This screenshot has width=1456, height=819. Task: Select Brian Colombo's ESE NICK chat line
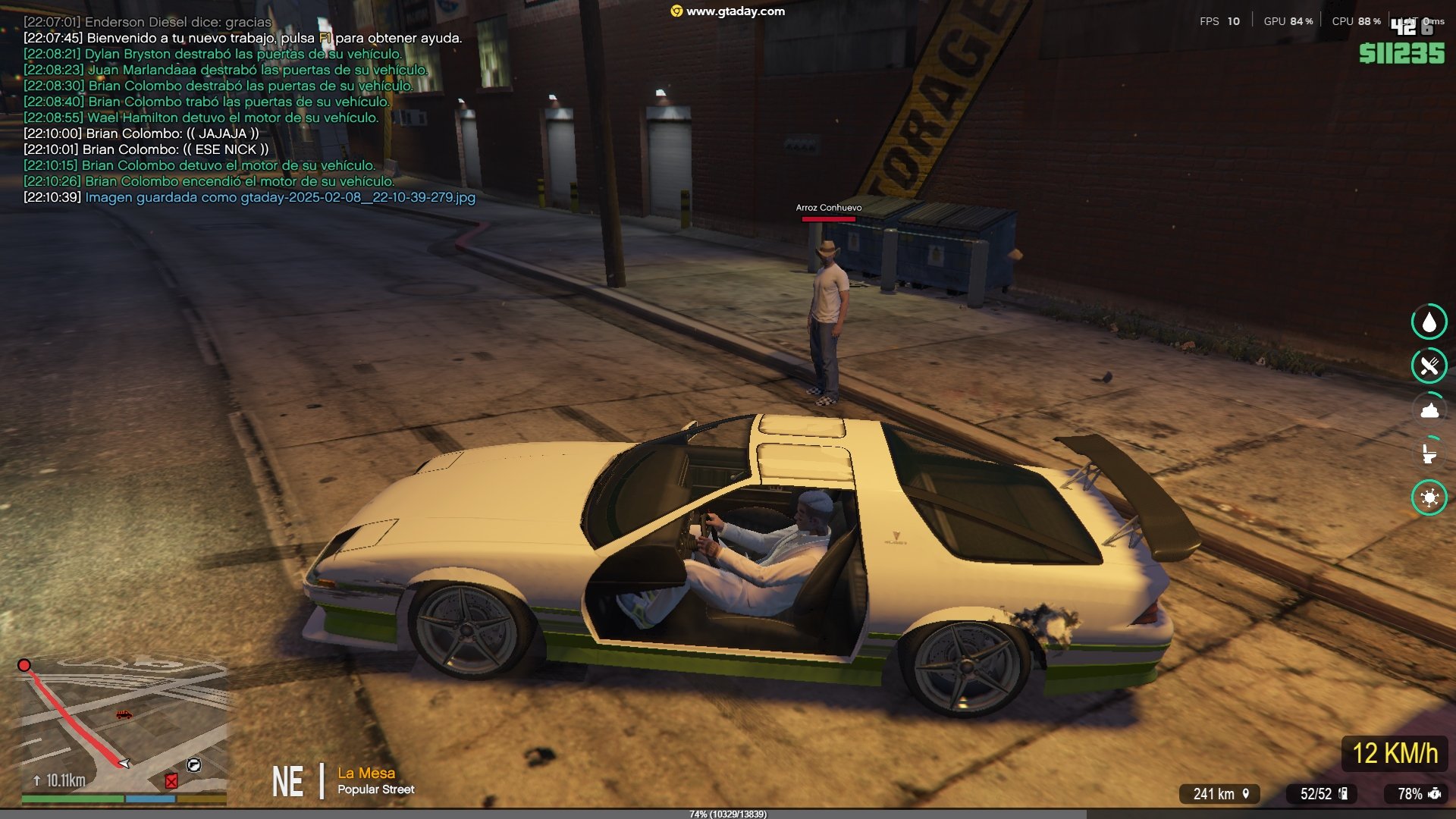pyautogui.click(x=175, y=149)
